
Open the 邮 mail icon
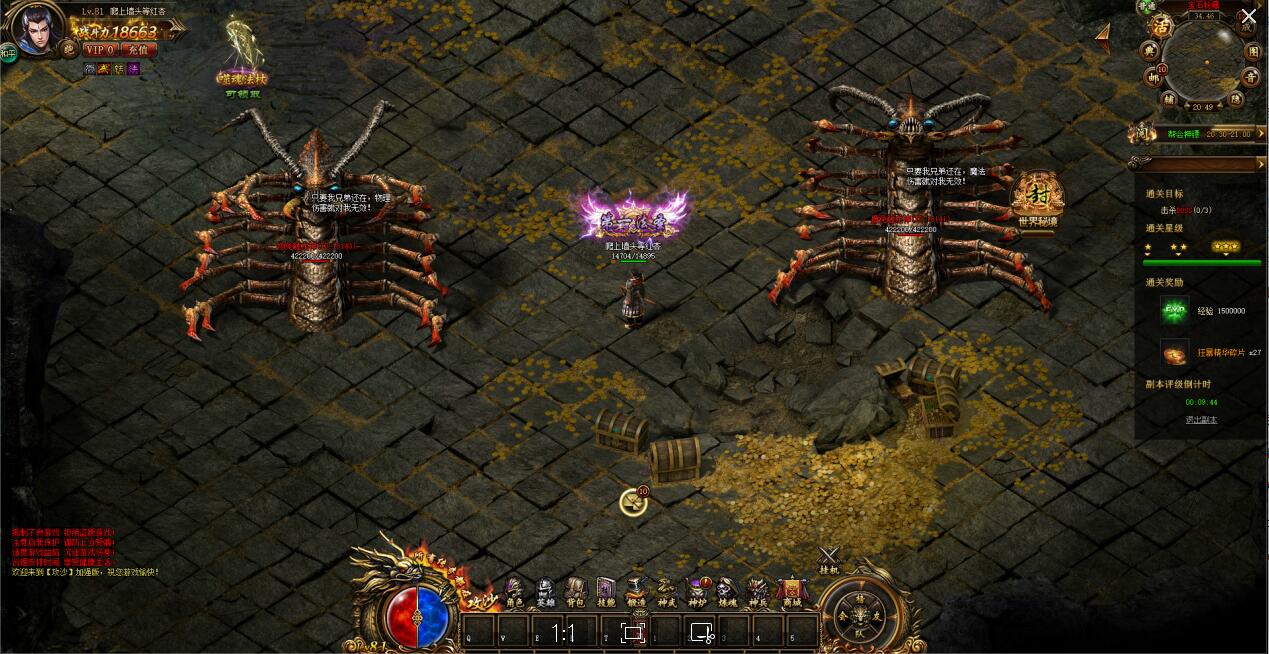[x=1153, y=77]
